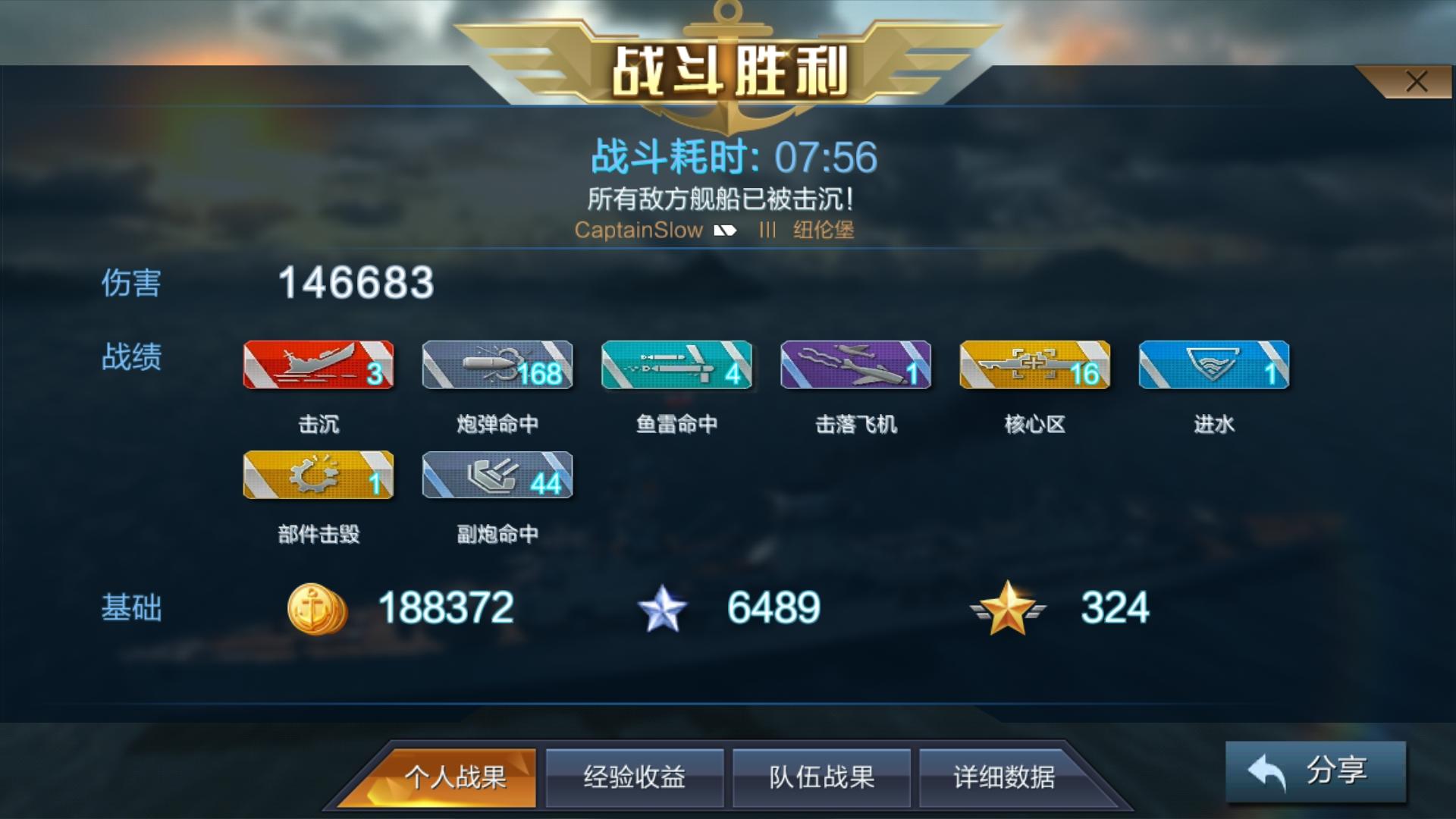The image size is (1456, 819).
Task: Select the 击落飞机 planes shot down icon
Action: point(856,366)
